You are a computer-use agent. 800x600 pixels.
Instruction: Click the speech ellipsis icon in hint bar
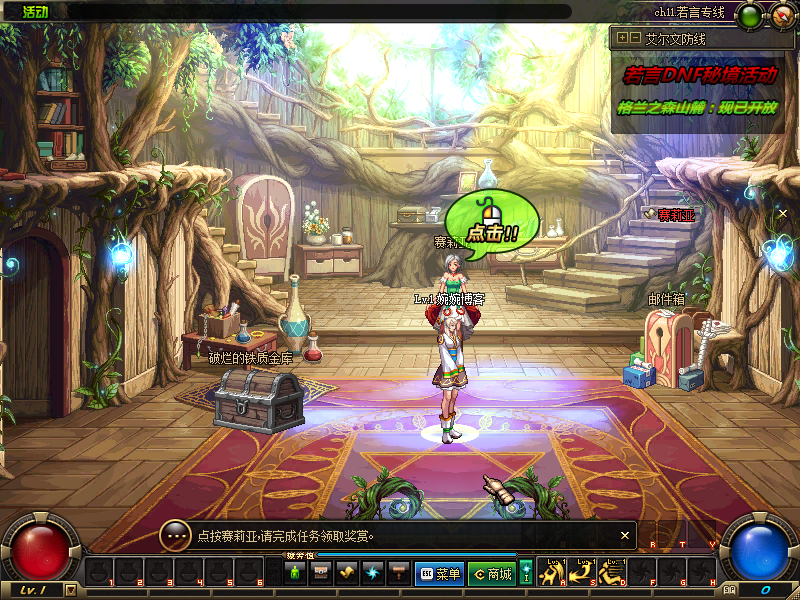[176, 535]
